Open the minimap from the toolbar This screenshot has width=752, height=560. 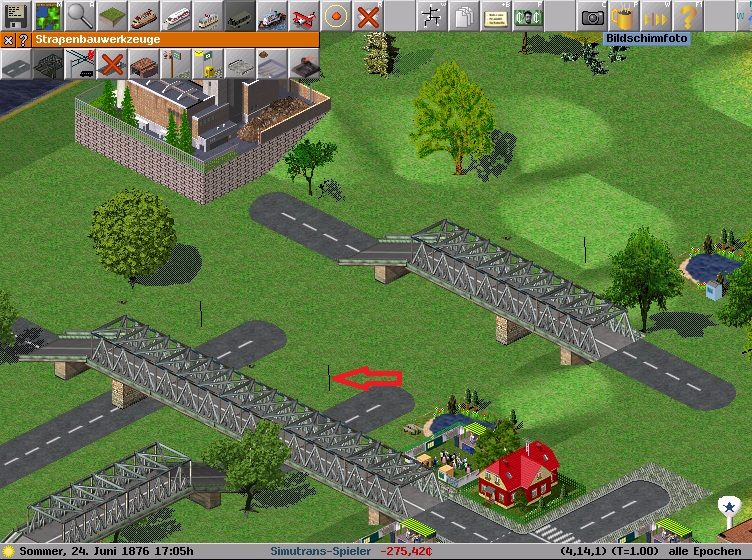coord(47,15)
